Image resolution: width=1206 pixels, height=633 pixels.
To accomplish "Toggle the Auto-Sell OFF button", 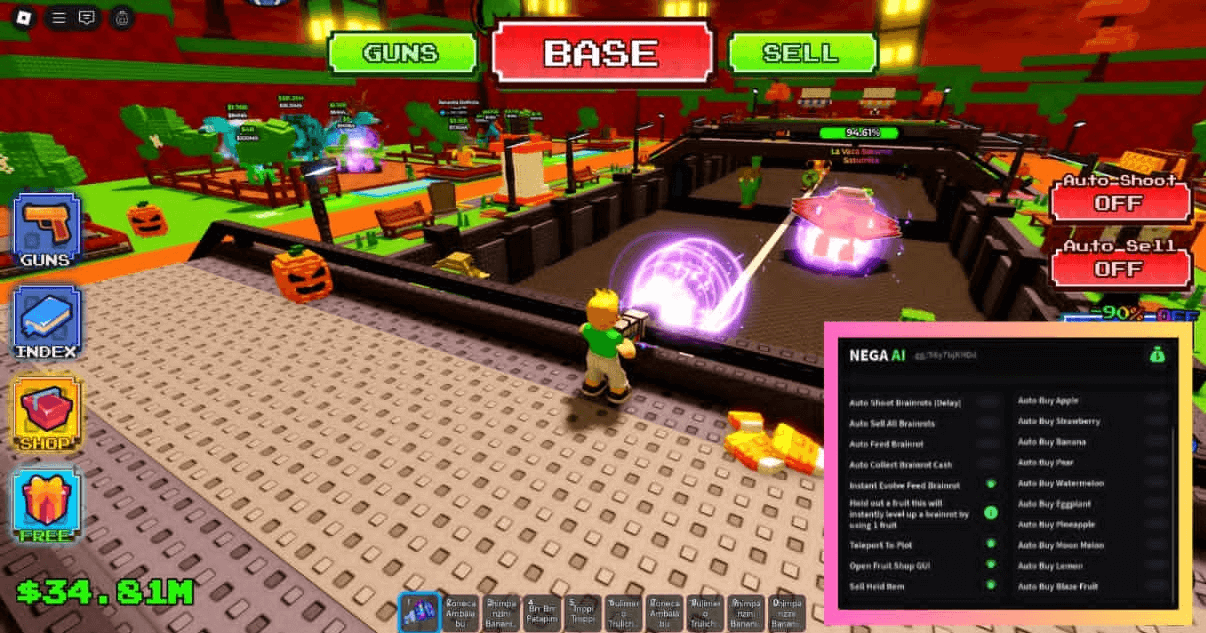I will pos(1119,268).
